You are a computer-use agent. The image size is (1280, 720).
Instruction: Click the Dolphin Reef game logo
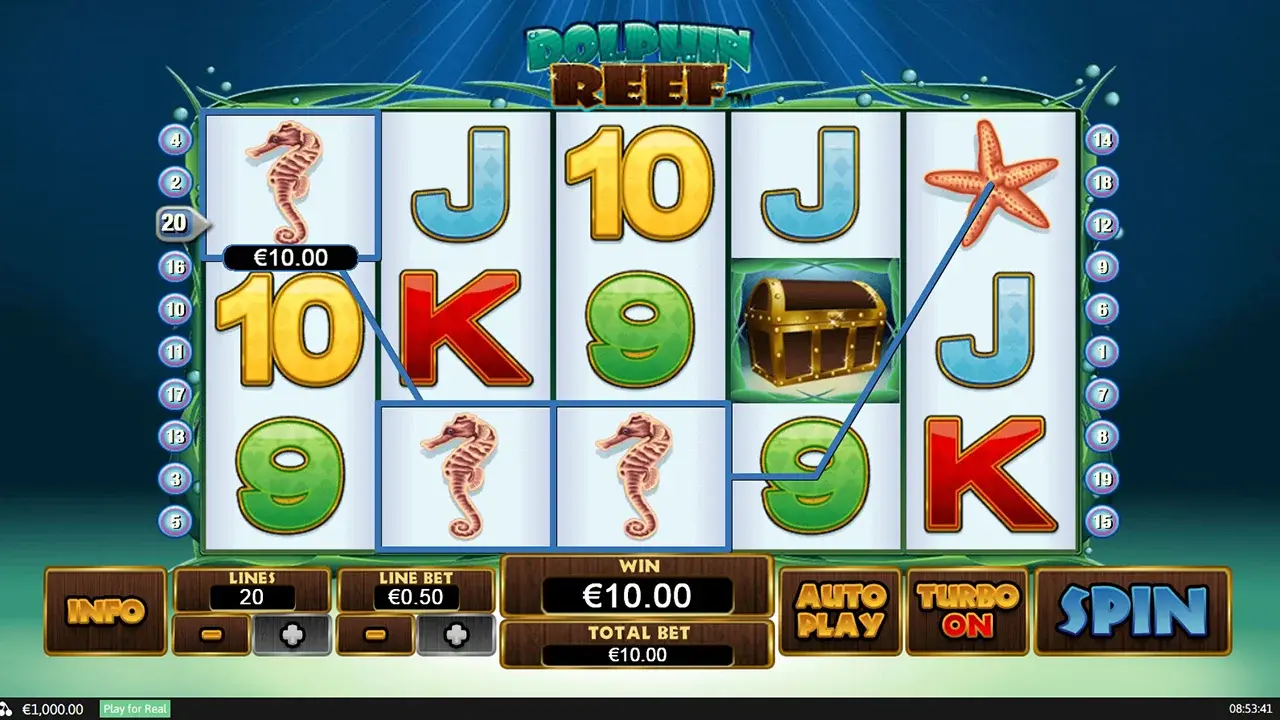(x=635, y=65)
